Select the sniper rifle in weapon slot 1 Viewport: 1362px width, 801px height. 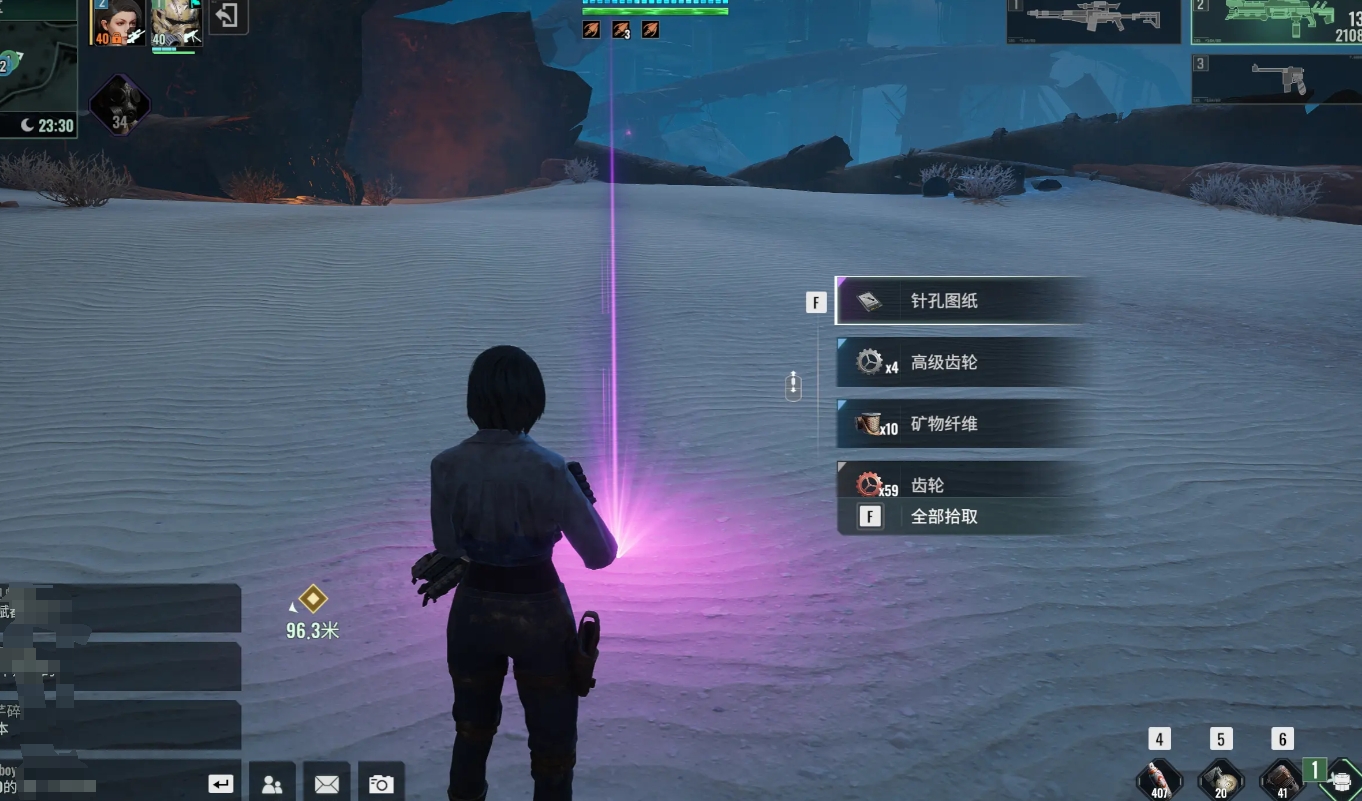[x=1093, y=20]
